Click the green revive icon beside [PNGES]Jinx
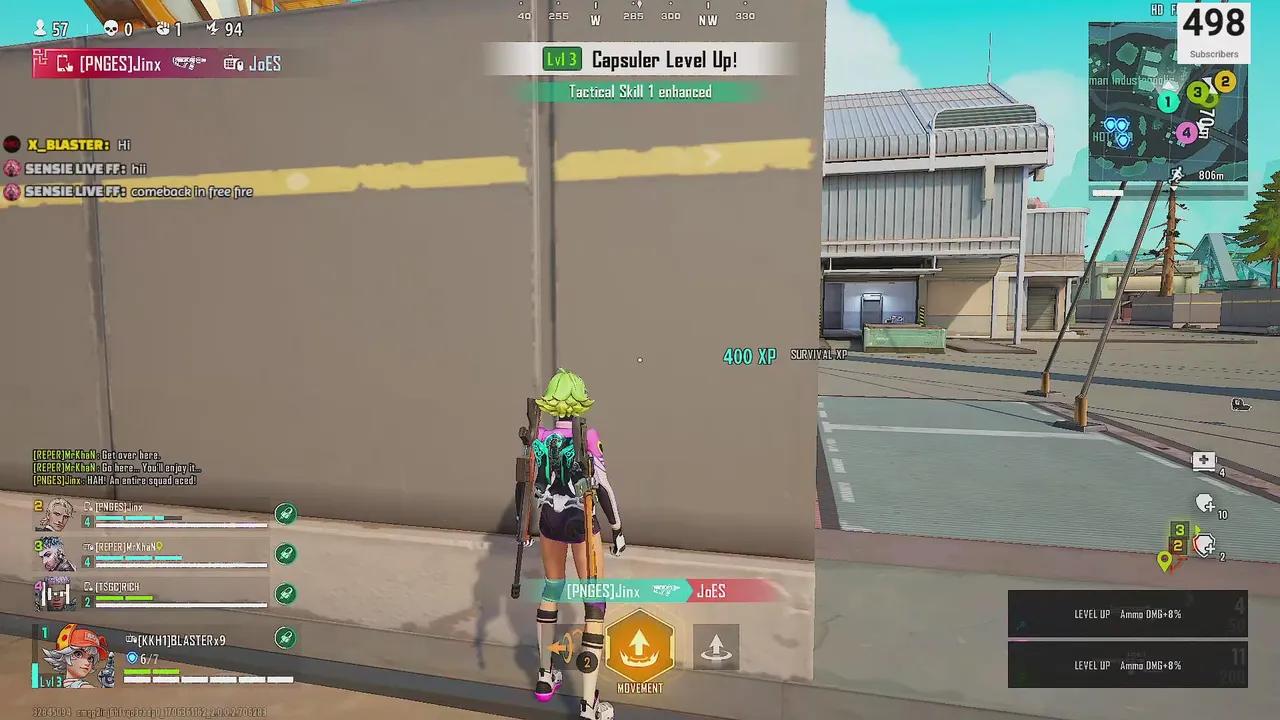 pos(286,513)
